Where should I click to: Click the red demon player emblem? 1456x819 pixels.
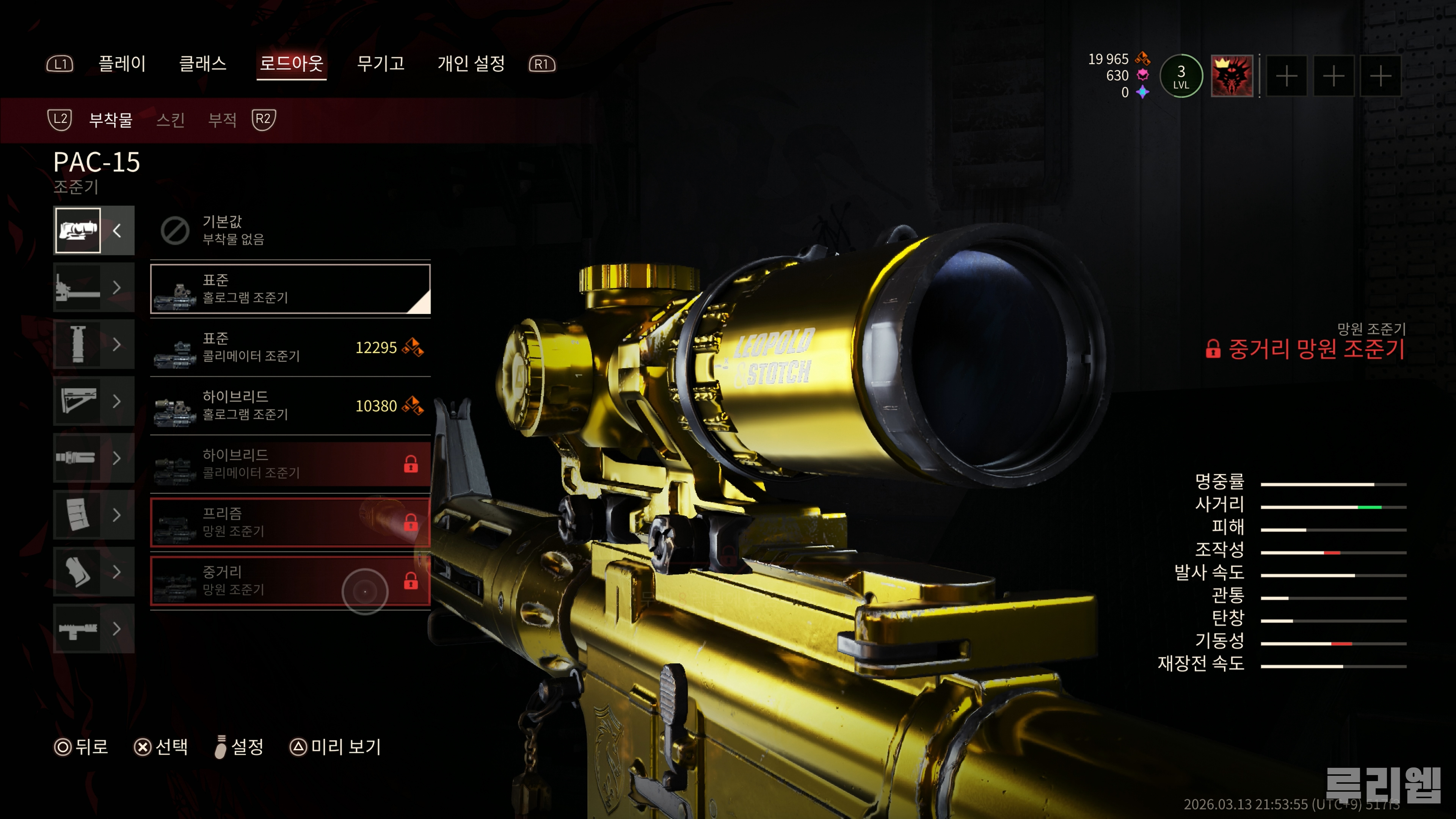(1232, 76)
